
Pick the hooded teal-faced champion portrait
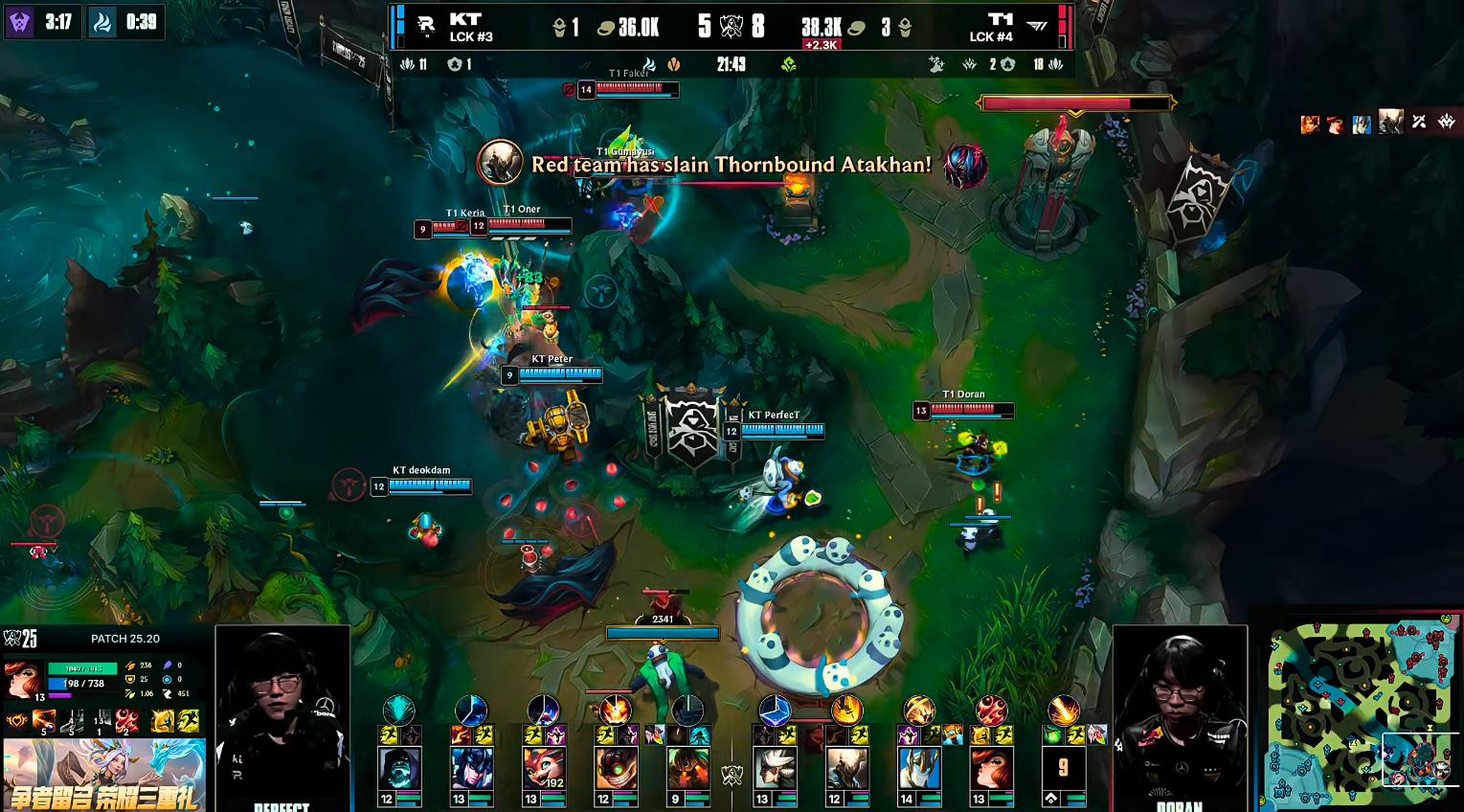(x=399, y=767)
